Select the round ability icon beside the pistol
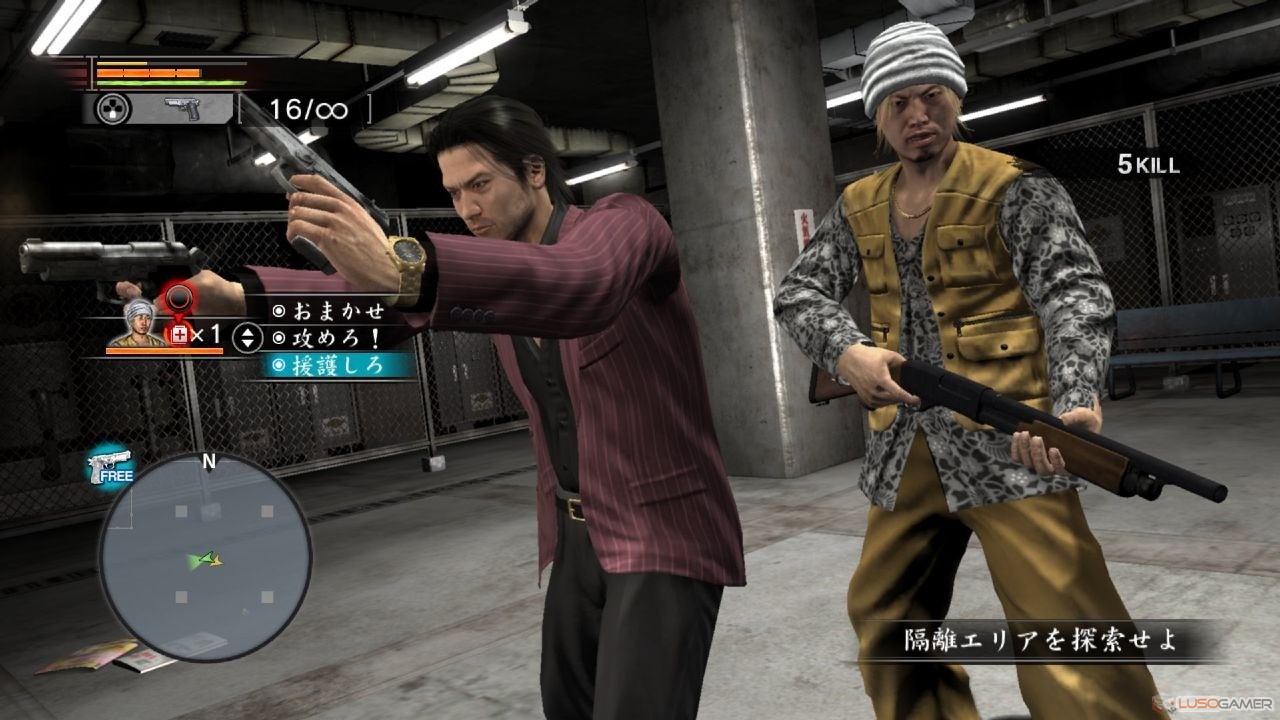The height and width of the screenshot is (720, 1280). [x=112, y=109]
